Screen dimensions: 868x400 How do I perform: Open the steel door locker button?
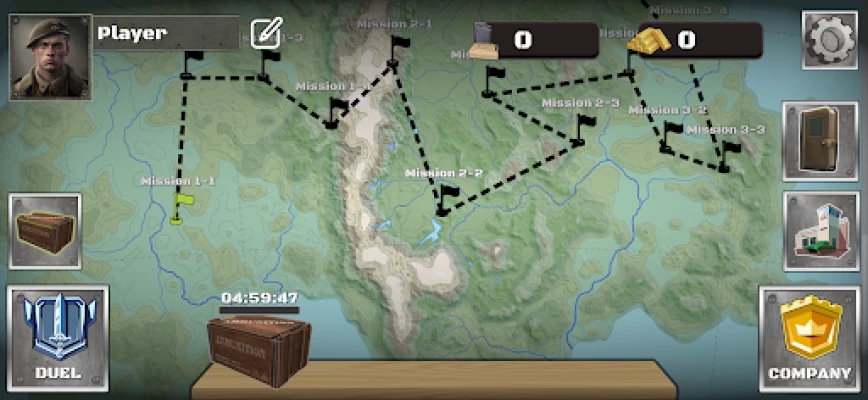click(x=819, y=140)
